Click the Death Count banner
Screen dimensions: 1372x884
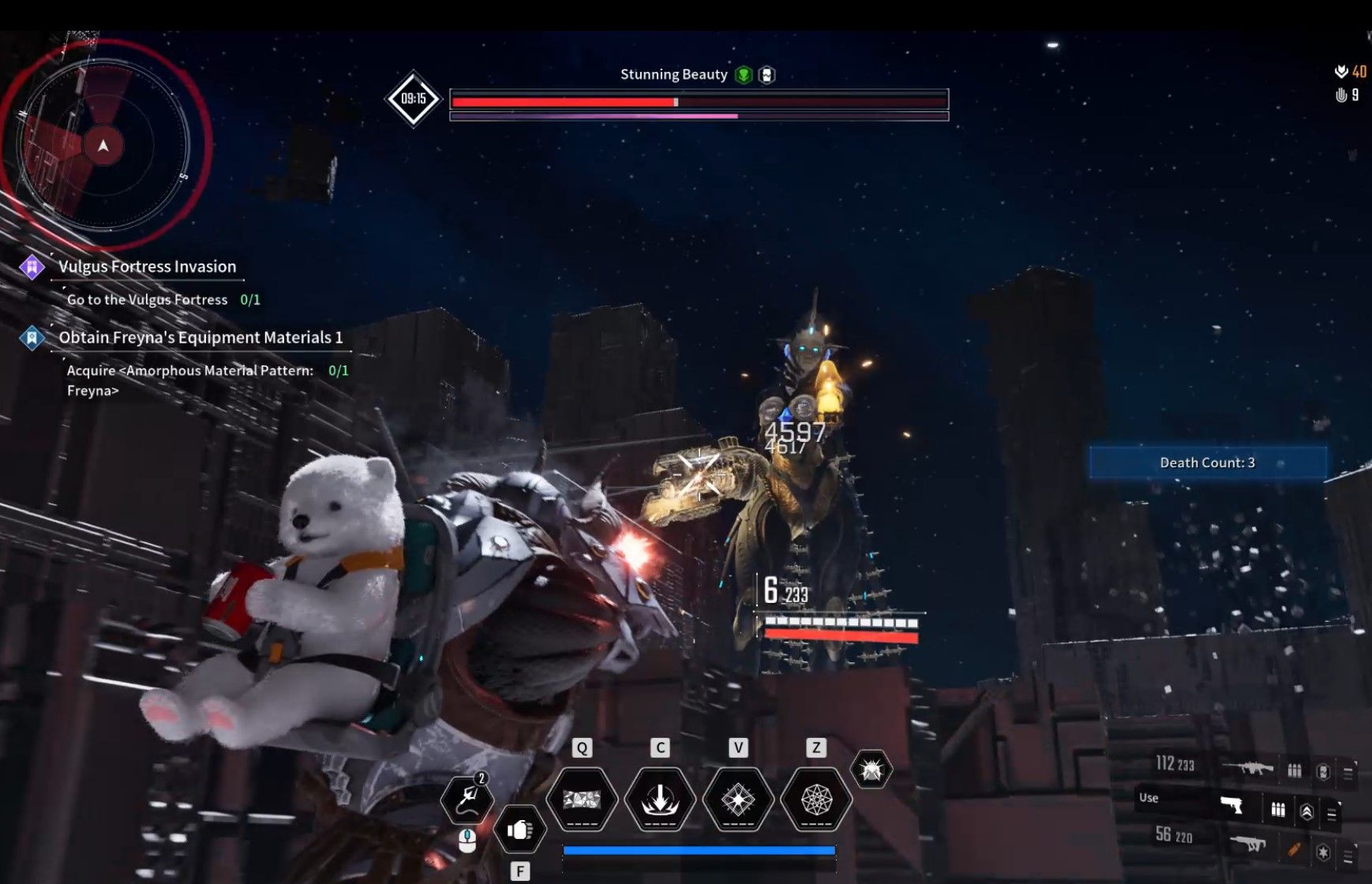pos(1207,463)
